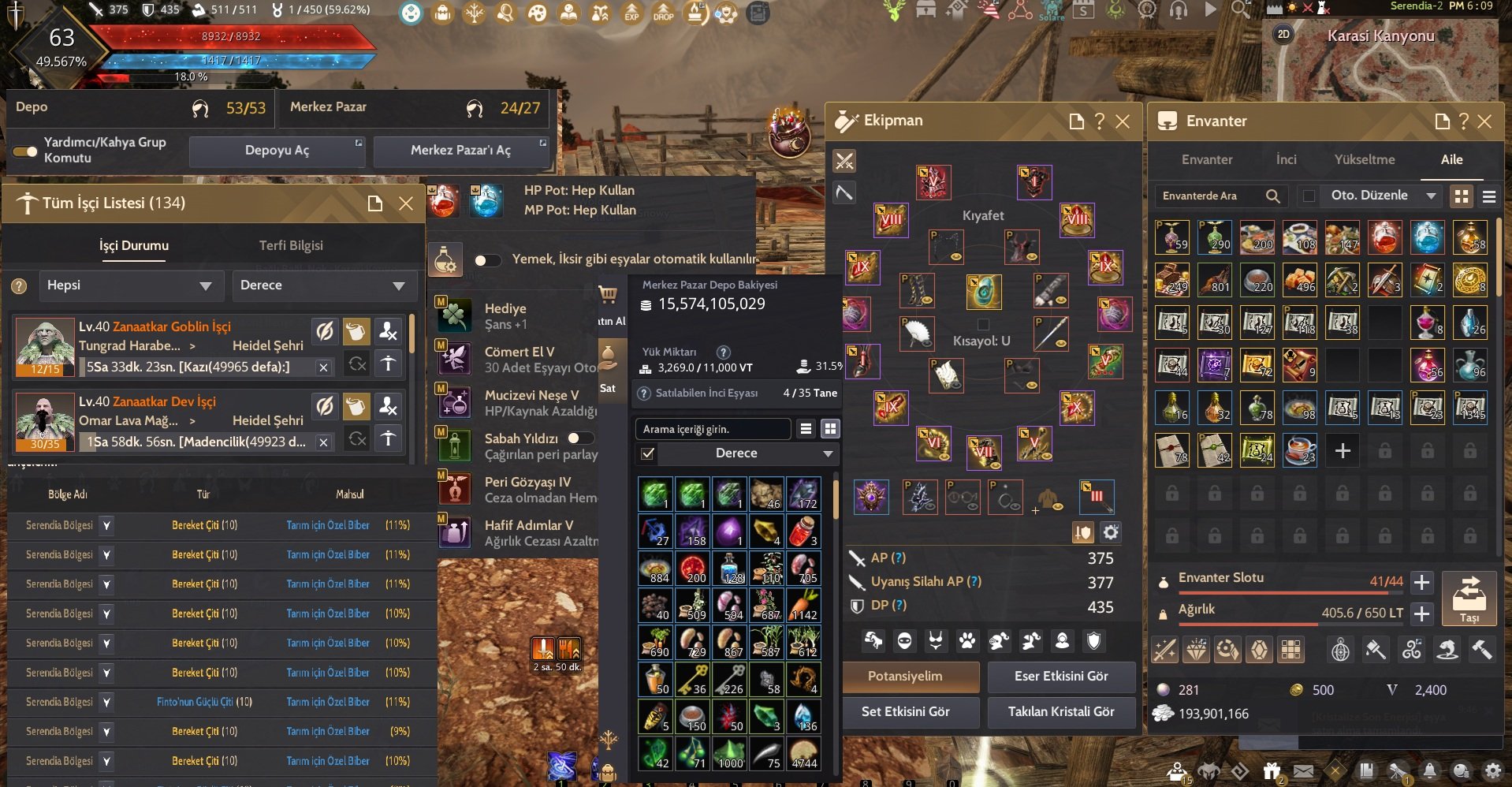The image size is (1512, 787).
Task: Click the Arama içeriği girin search field
Action: coord(713,428)
